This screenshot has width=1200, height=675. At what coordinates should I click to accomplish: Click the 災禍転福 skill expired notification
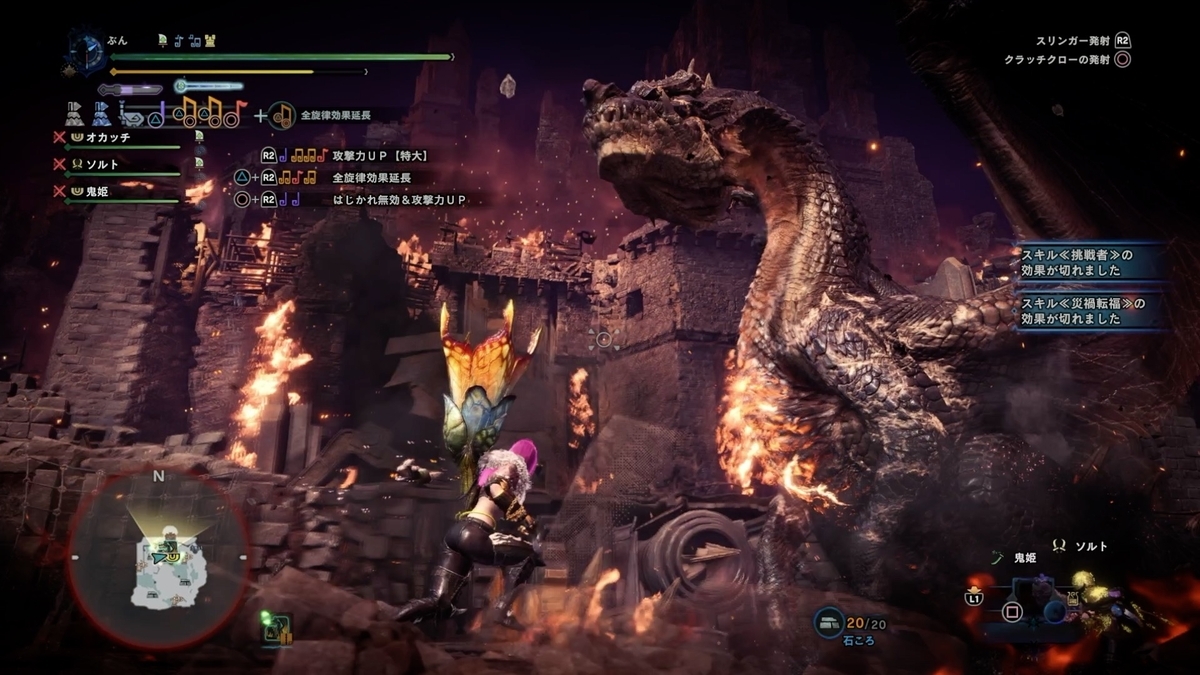pyautogui.click(x=1090, y=310)
